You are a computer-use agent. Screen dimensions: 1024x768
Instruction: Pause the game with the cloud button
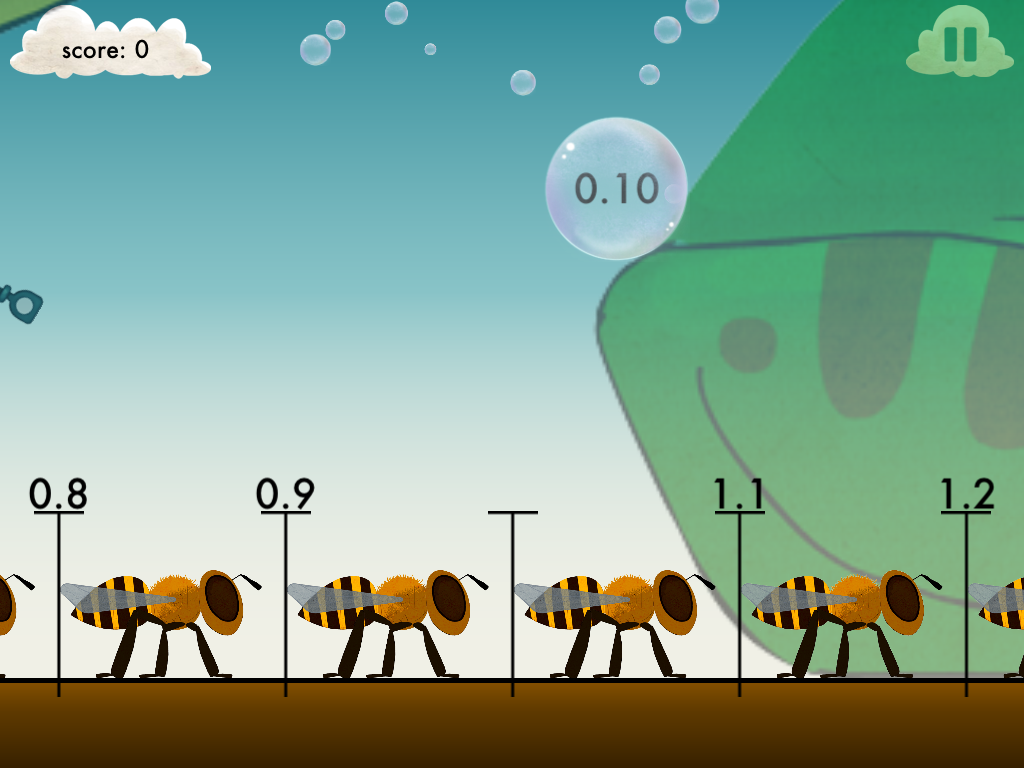tap(959, 45)
